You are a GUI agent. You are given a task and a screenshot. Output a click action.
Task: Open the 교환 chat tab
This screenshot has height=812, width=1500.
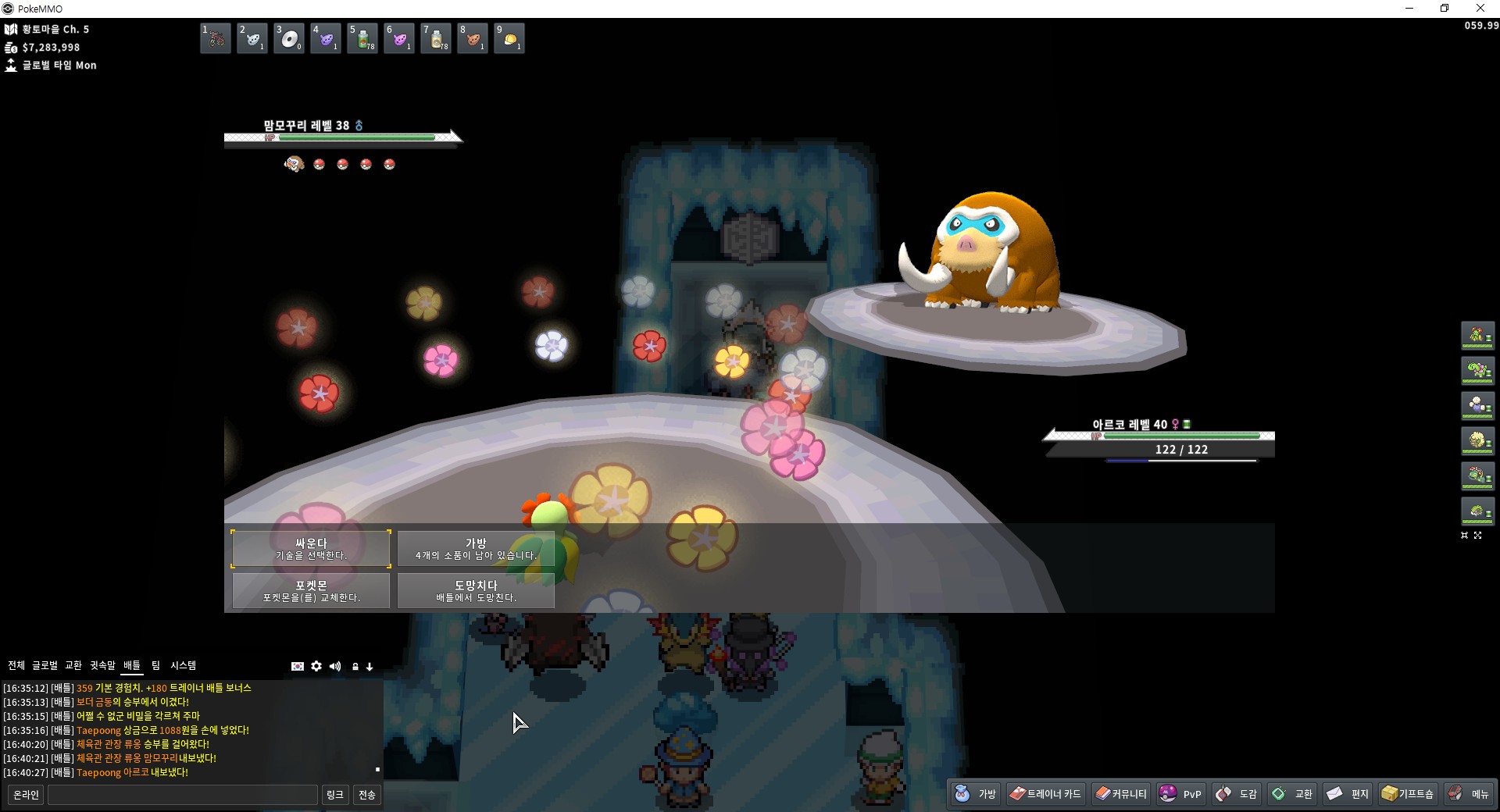point(73,665)
